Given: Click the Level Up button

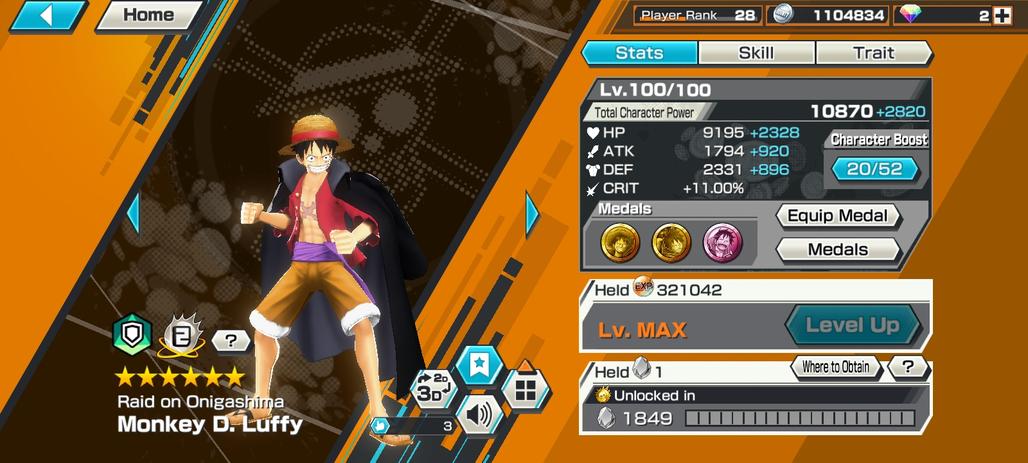Looking at the screenshot, I should [851, 325].
